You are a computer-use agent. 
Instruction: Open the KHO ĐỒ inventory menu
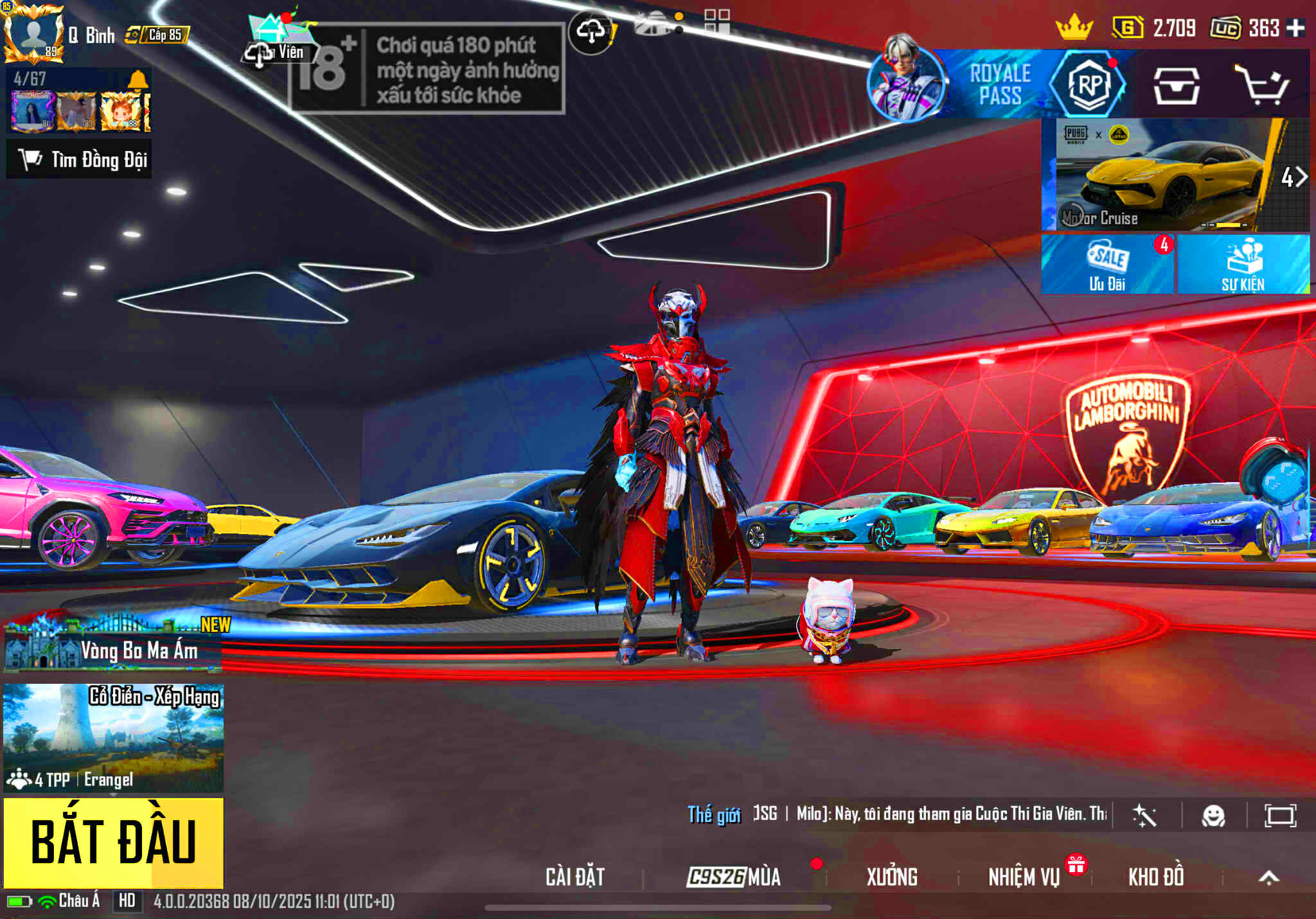(1156, 877)
